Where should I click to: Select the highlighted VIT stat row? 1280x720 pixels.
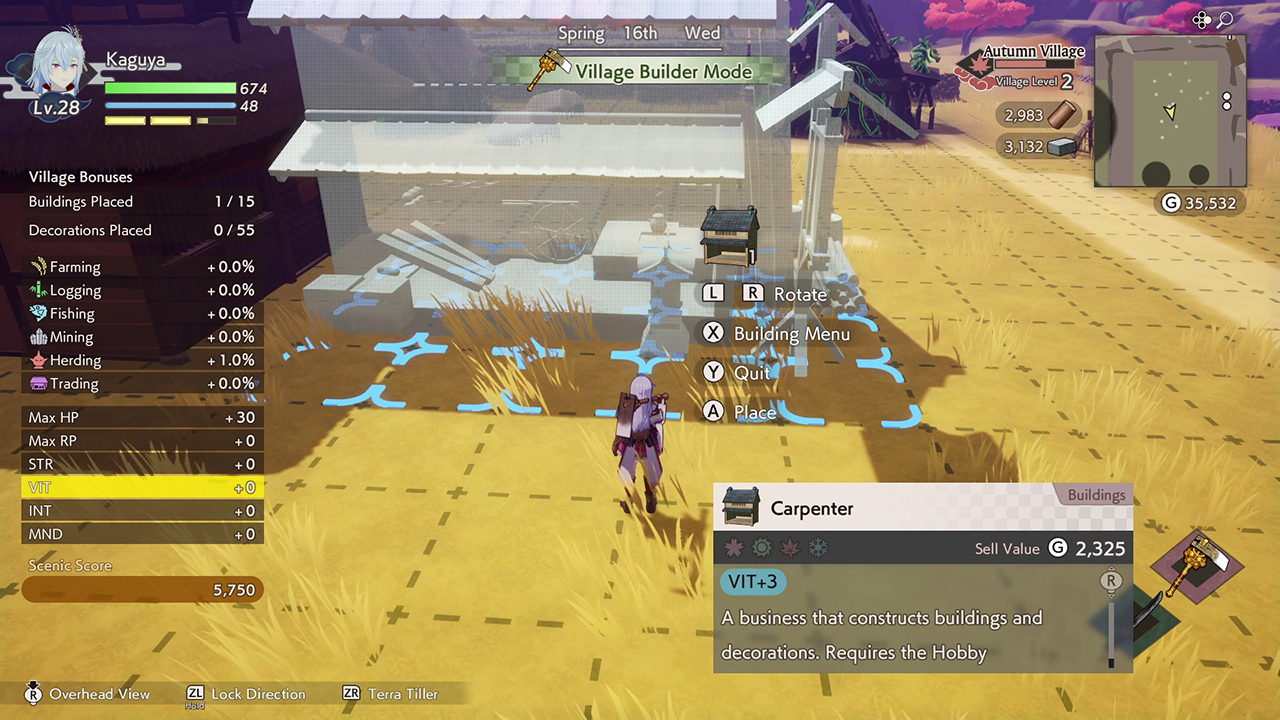[141, 488]
